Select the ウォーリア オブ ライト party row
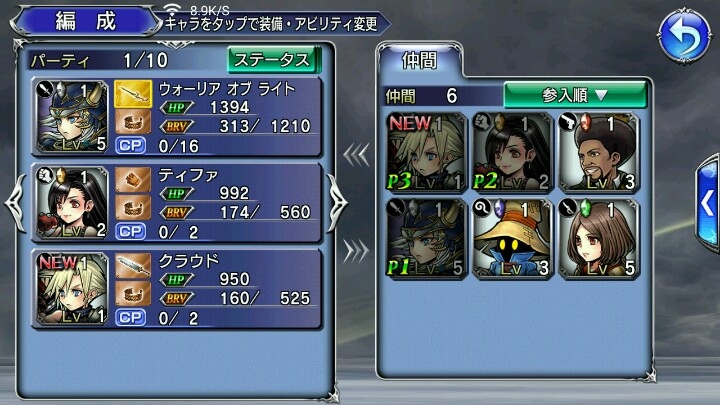The image size is (720, 405). tap(178, 116)
